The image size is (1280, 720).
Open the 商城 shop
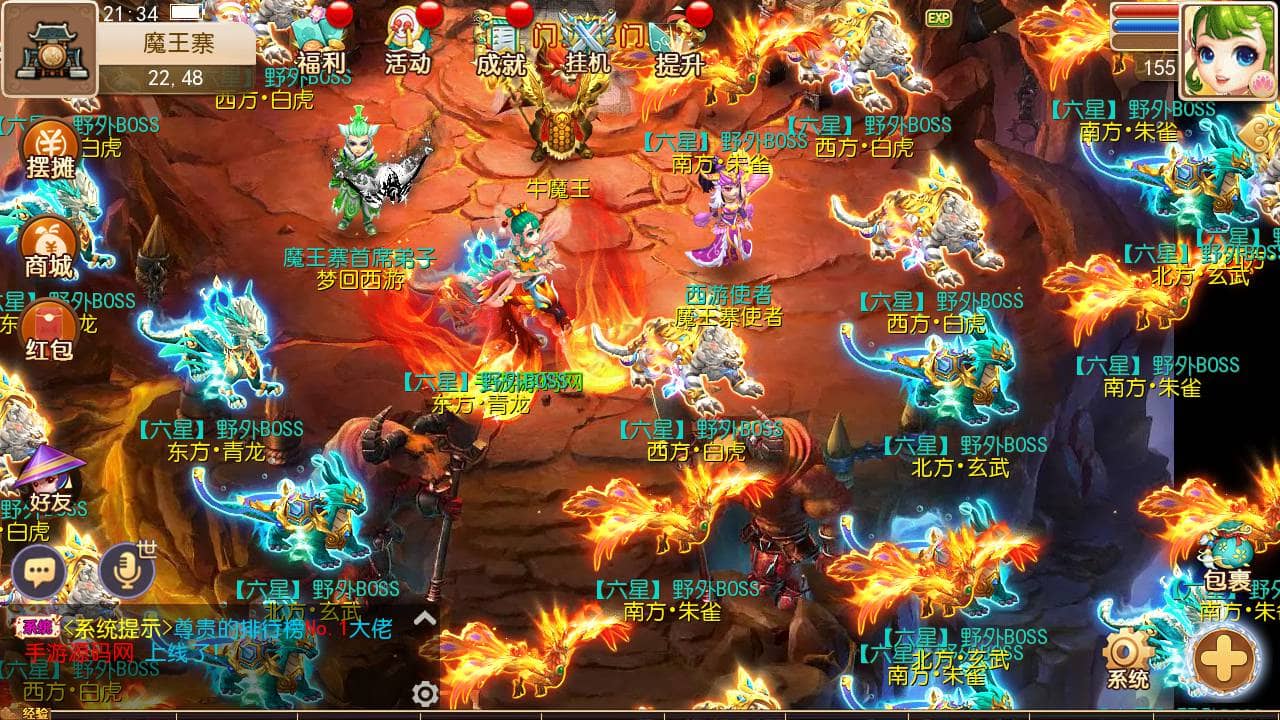49,249
